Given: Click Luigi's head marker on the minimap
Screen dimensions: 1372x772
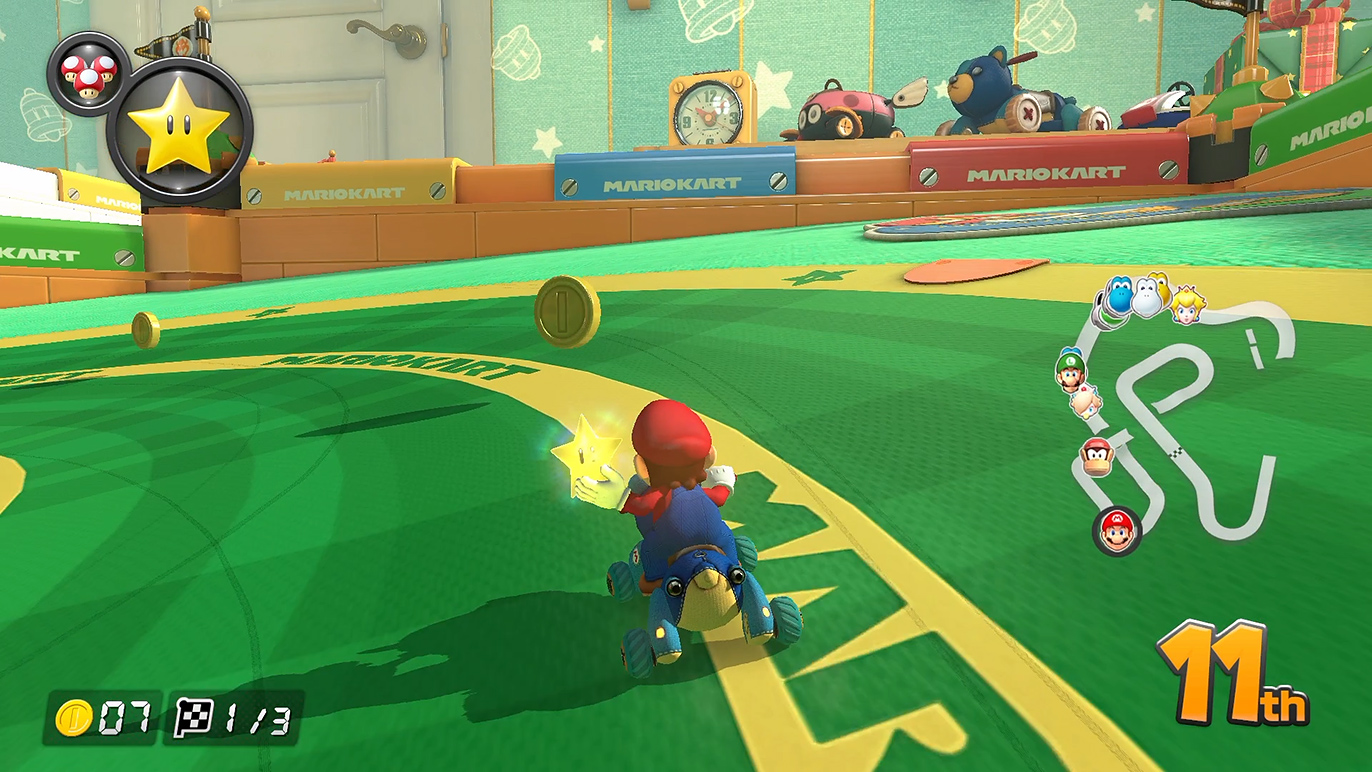Looking at the screenshot, I should point(1070,370).
